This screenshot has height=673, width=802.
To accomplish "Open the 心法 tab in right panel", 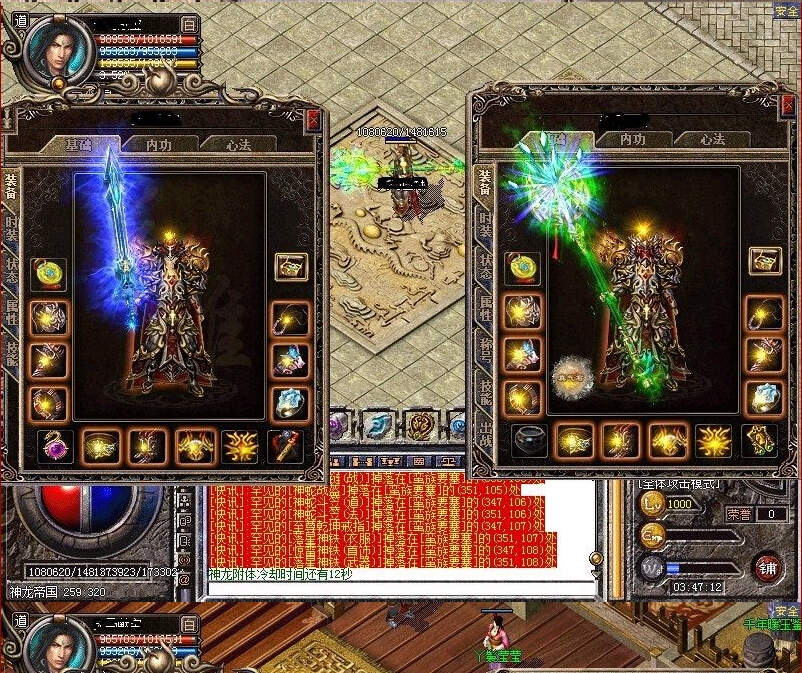I will click(712, 140).
